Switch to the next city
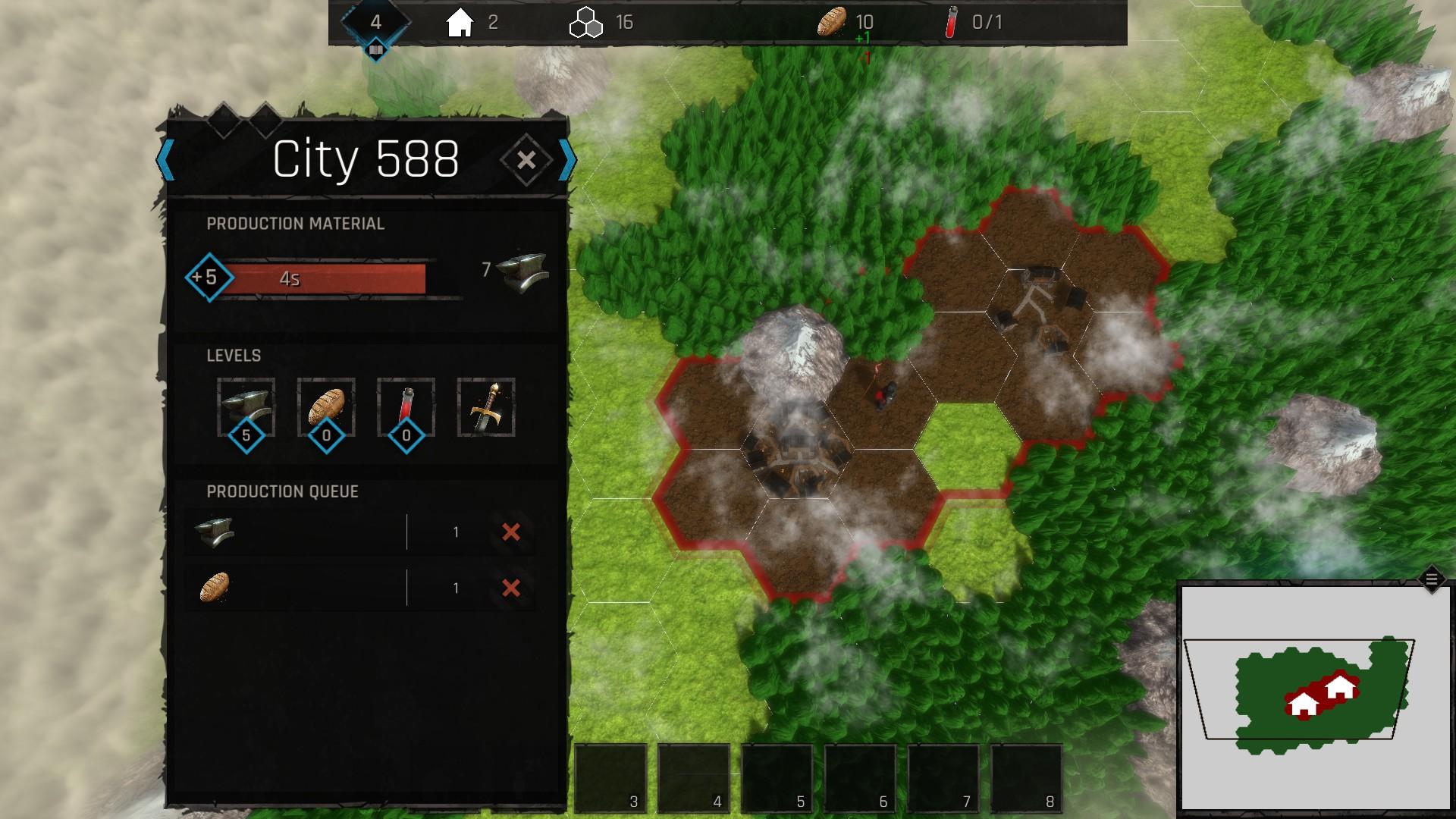The image size is (1456, 819). (x=566, y=160)
